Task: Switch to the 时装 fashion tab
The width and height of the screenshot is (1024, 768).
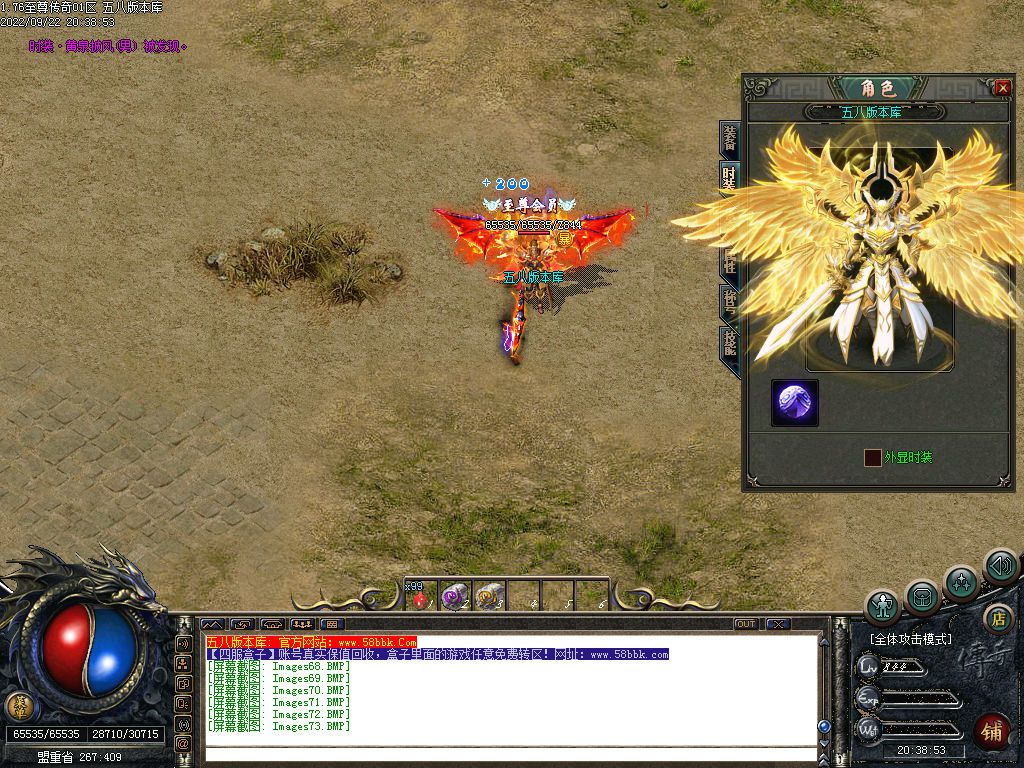Action: pos(729,177)
